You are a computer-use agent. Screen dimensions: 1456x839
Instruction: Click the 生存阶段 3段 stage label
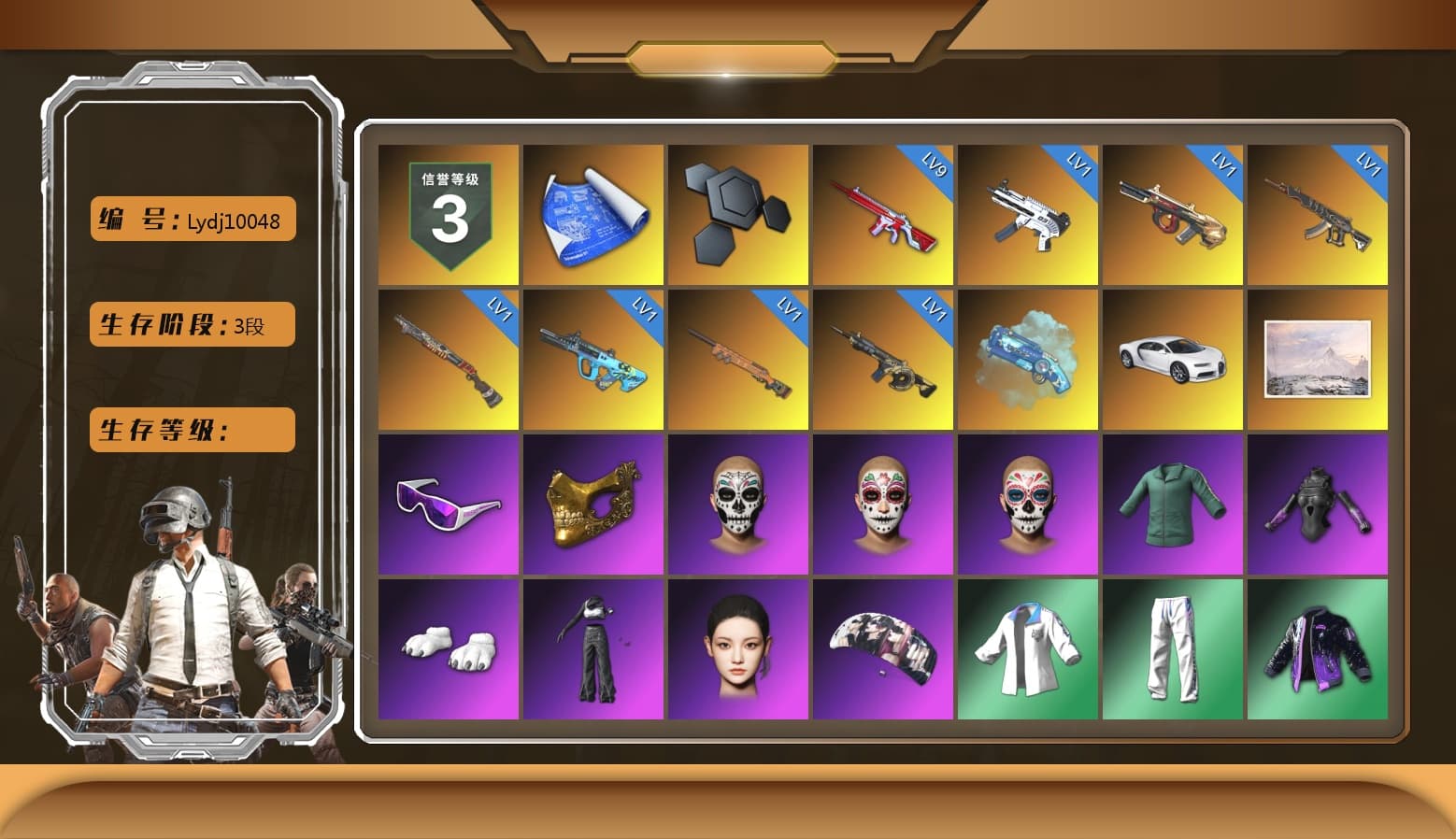191,324
